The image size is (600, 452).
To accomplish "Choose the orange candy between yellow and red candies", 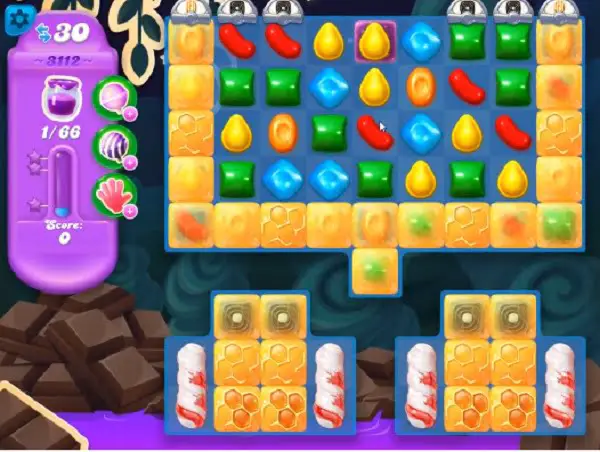I will tap(419, 86).
